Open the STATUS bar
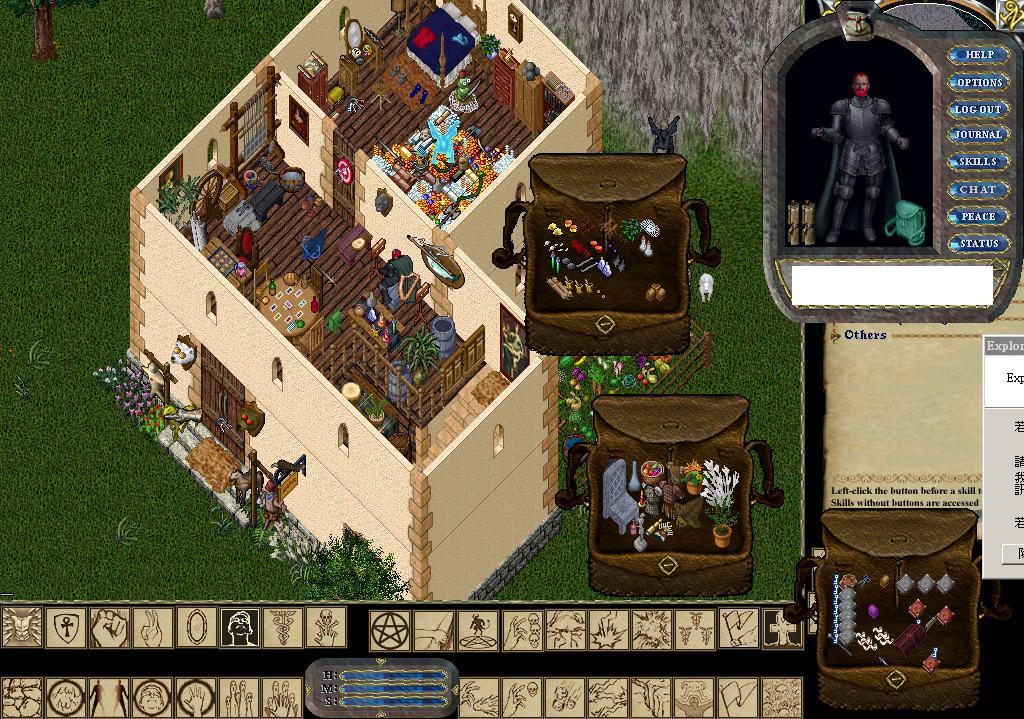Viewport: 1024px width, 719px height. coord(978,243)
